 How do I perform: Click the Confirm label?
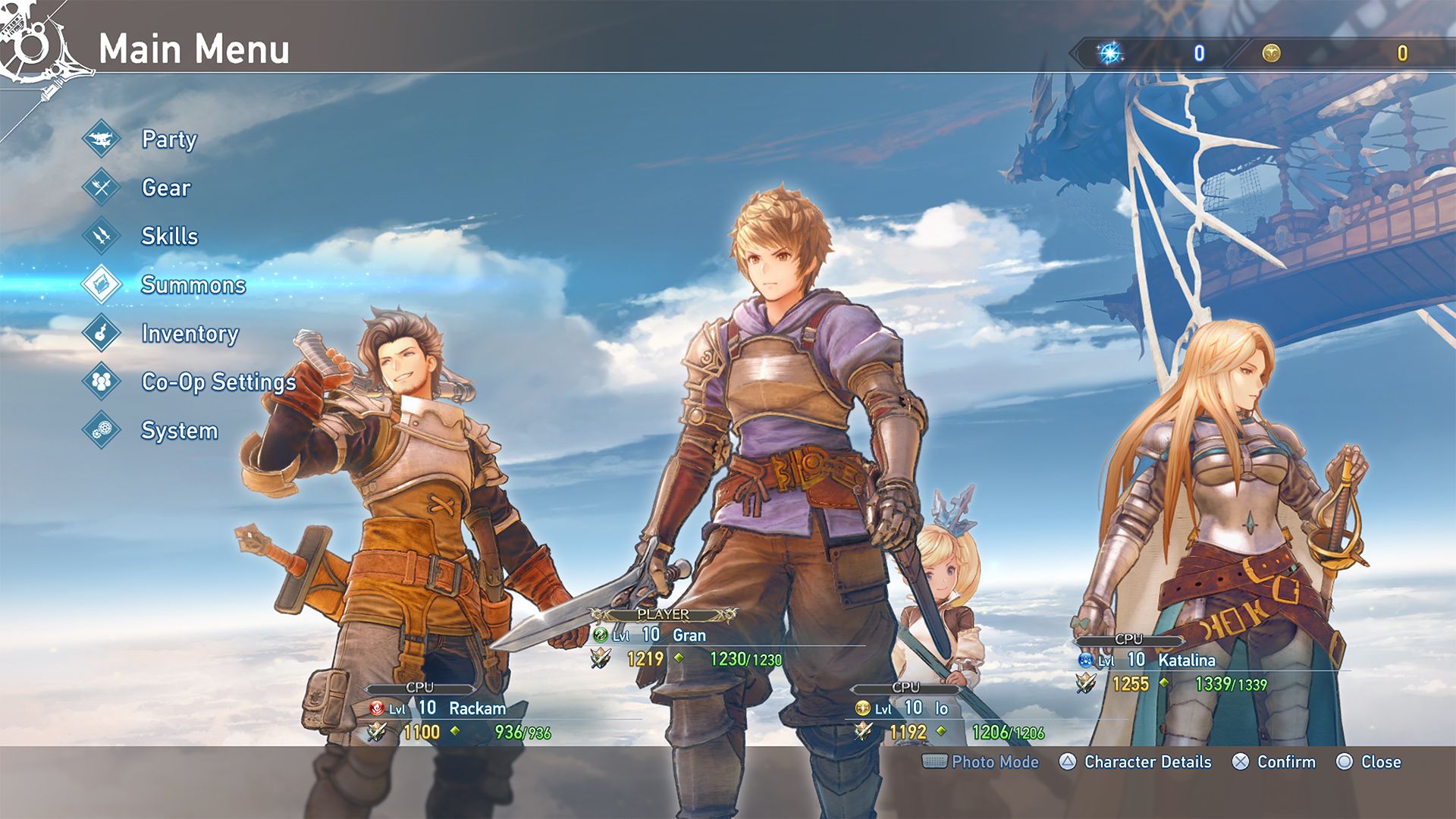1285,762
